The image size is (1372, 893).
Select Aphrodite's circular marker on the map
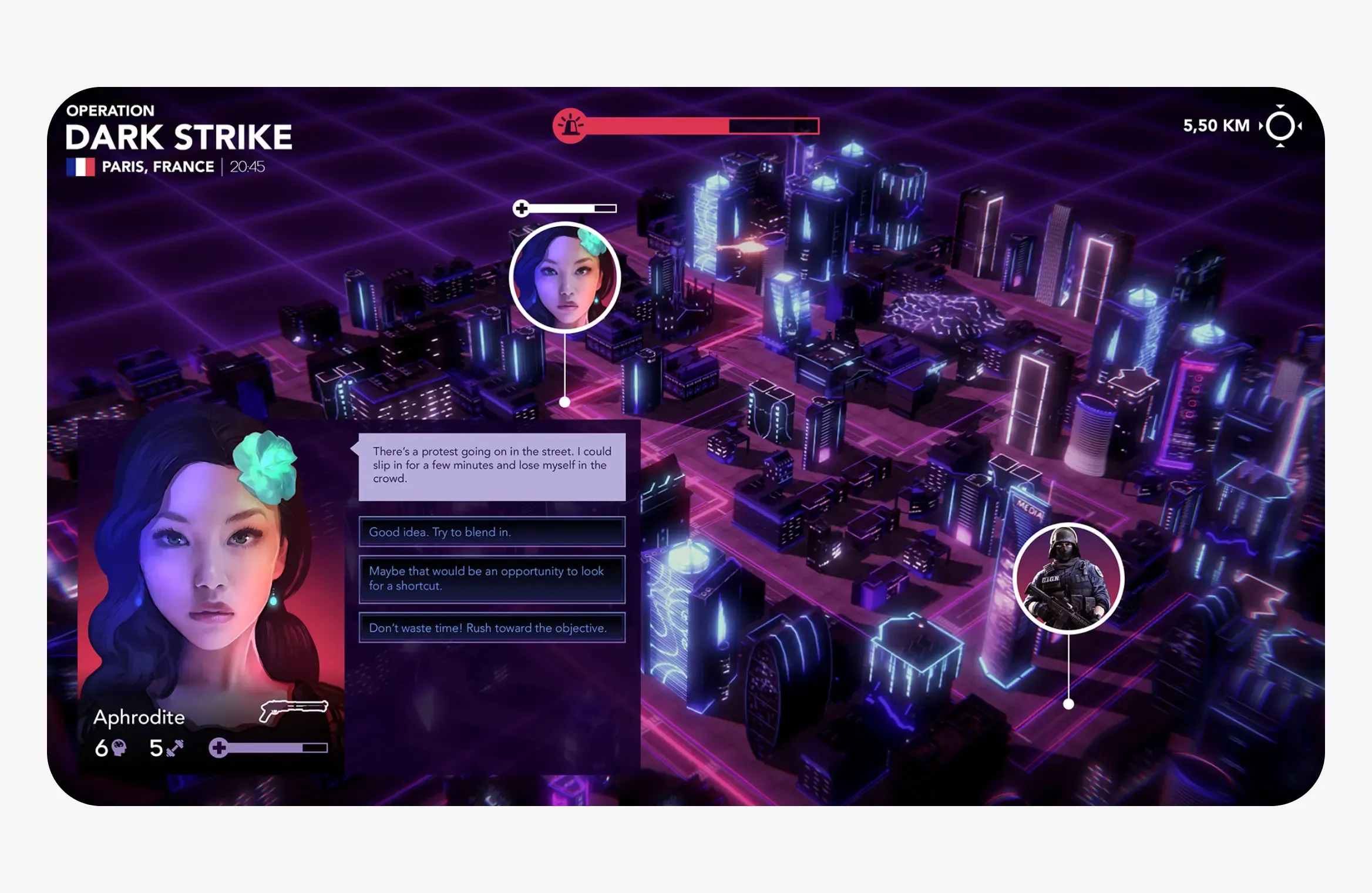tap(565, 278)
